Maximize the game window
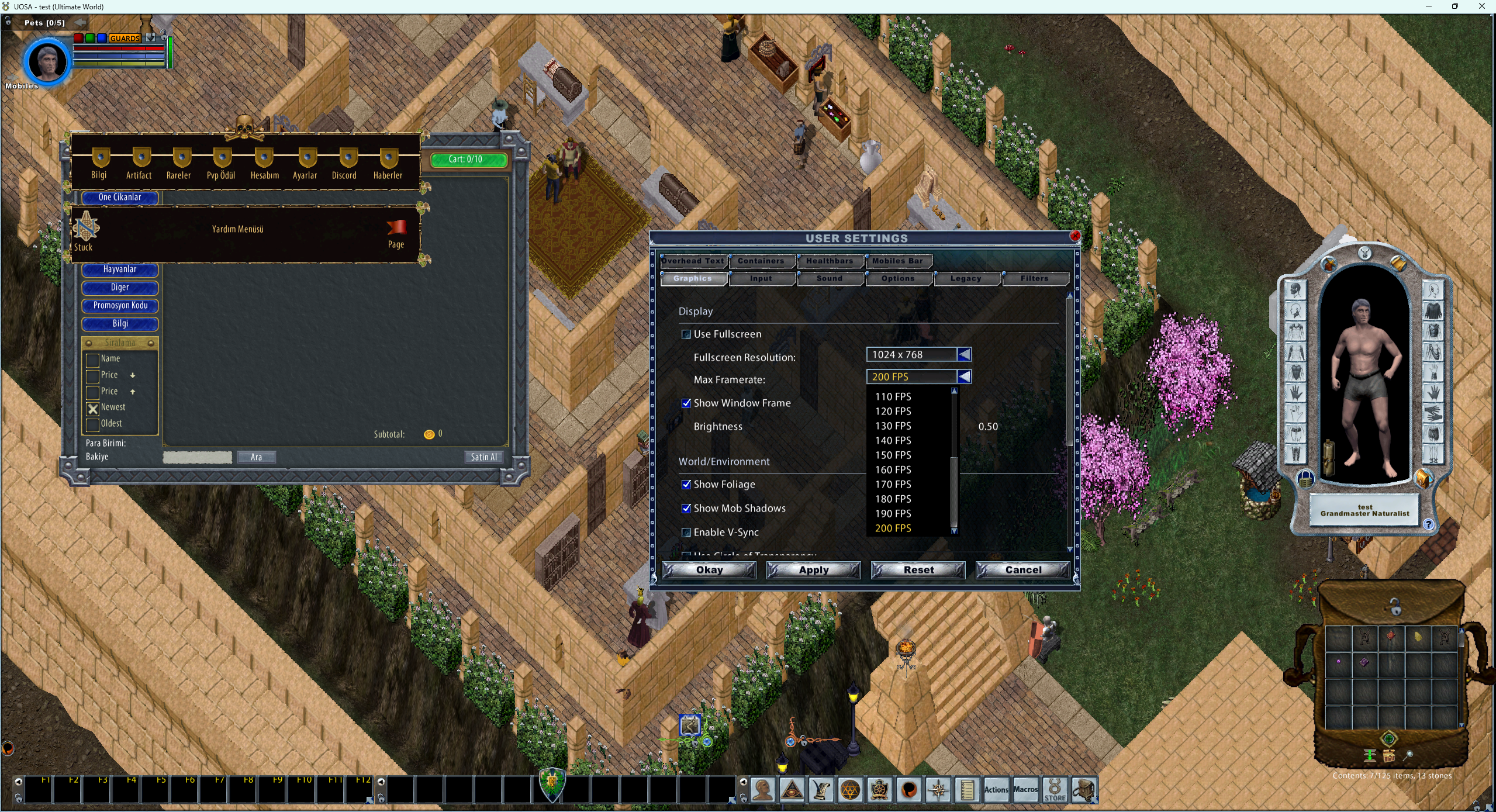 click(1455, 6)
